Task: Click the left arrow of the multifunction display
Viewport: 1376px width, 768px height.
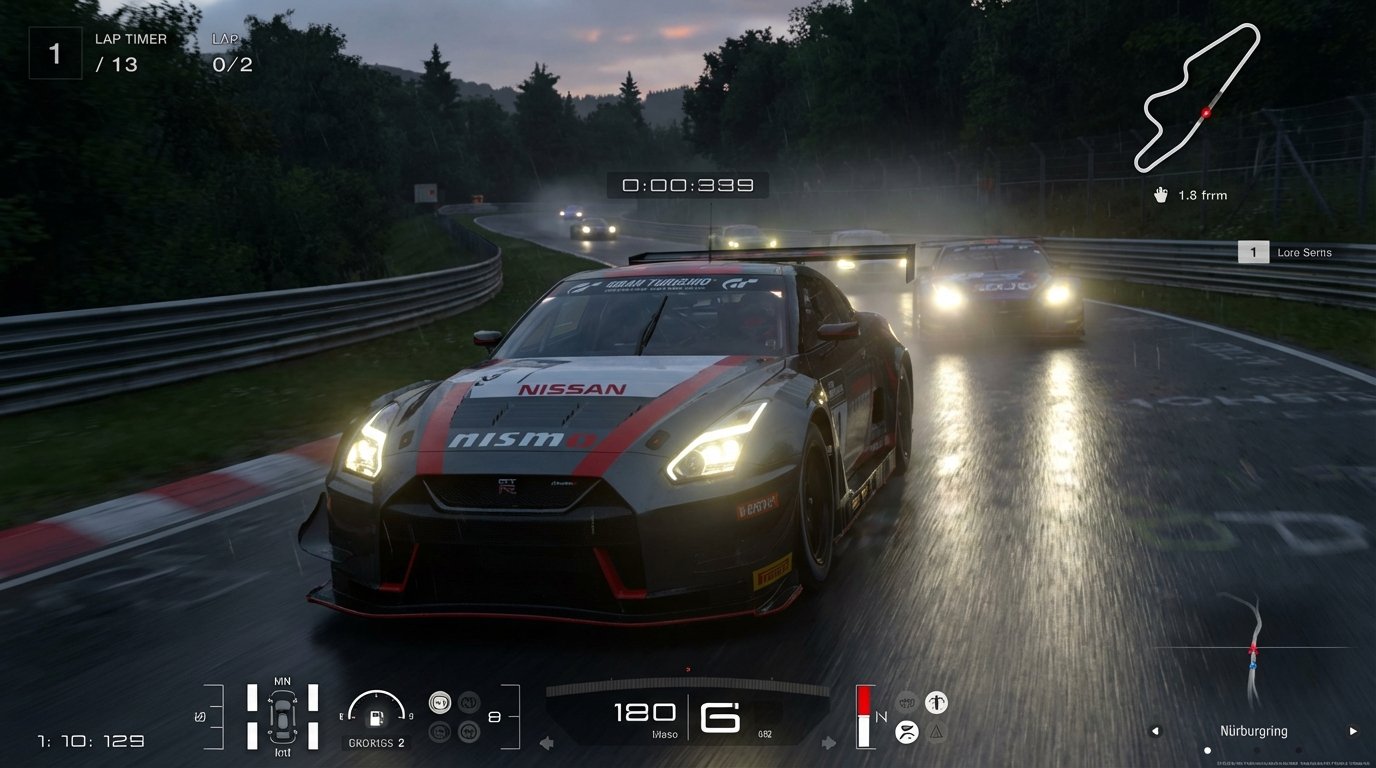Action: pyautogui.click(x=547, y=742)
